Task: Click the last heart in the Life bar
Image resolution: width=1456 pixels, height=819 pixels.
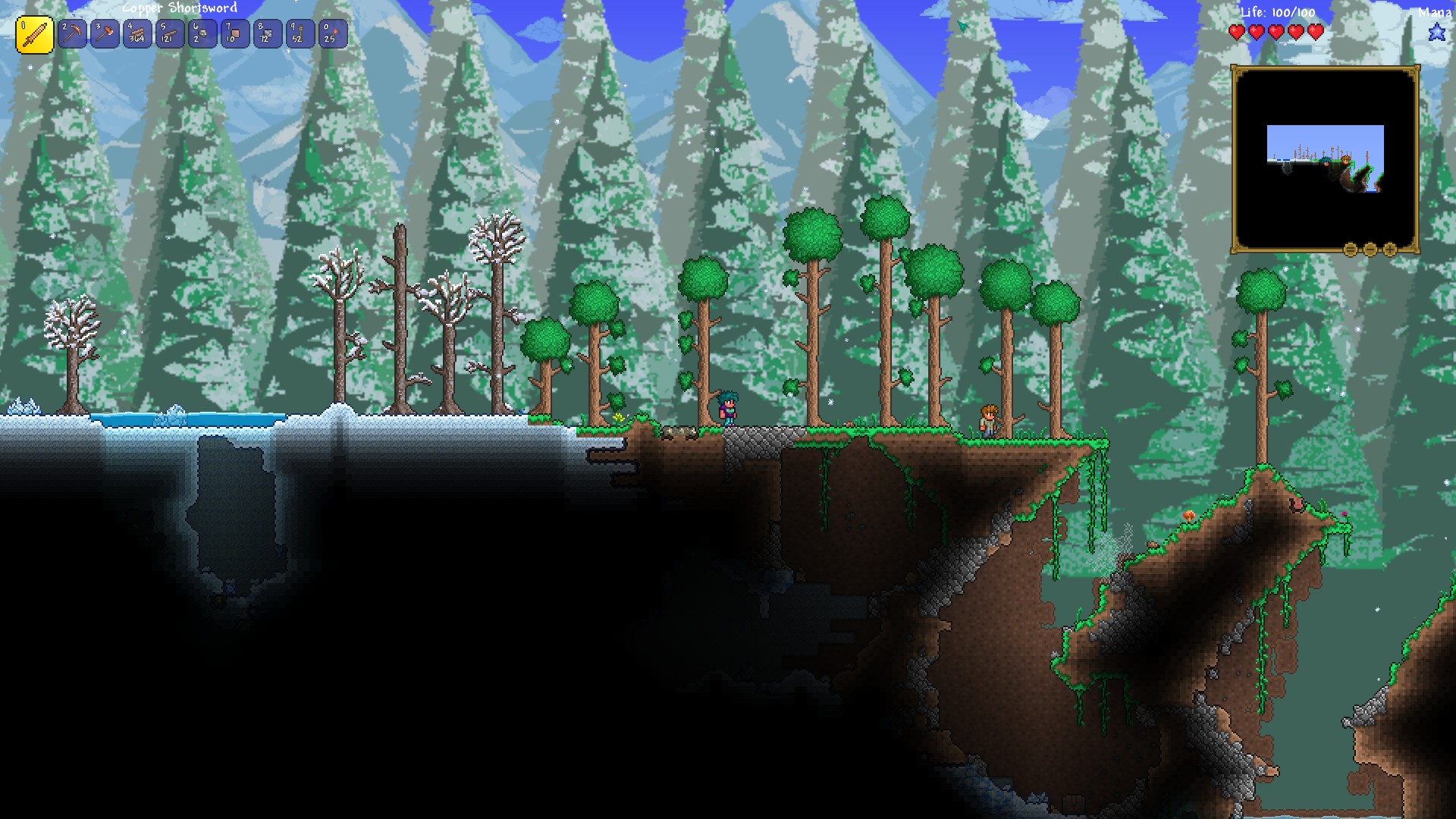Action: pyautogui.click(x=1315, y=32)
